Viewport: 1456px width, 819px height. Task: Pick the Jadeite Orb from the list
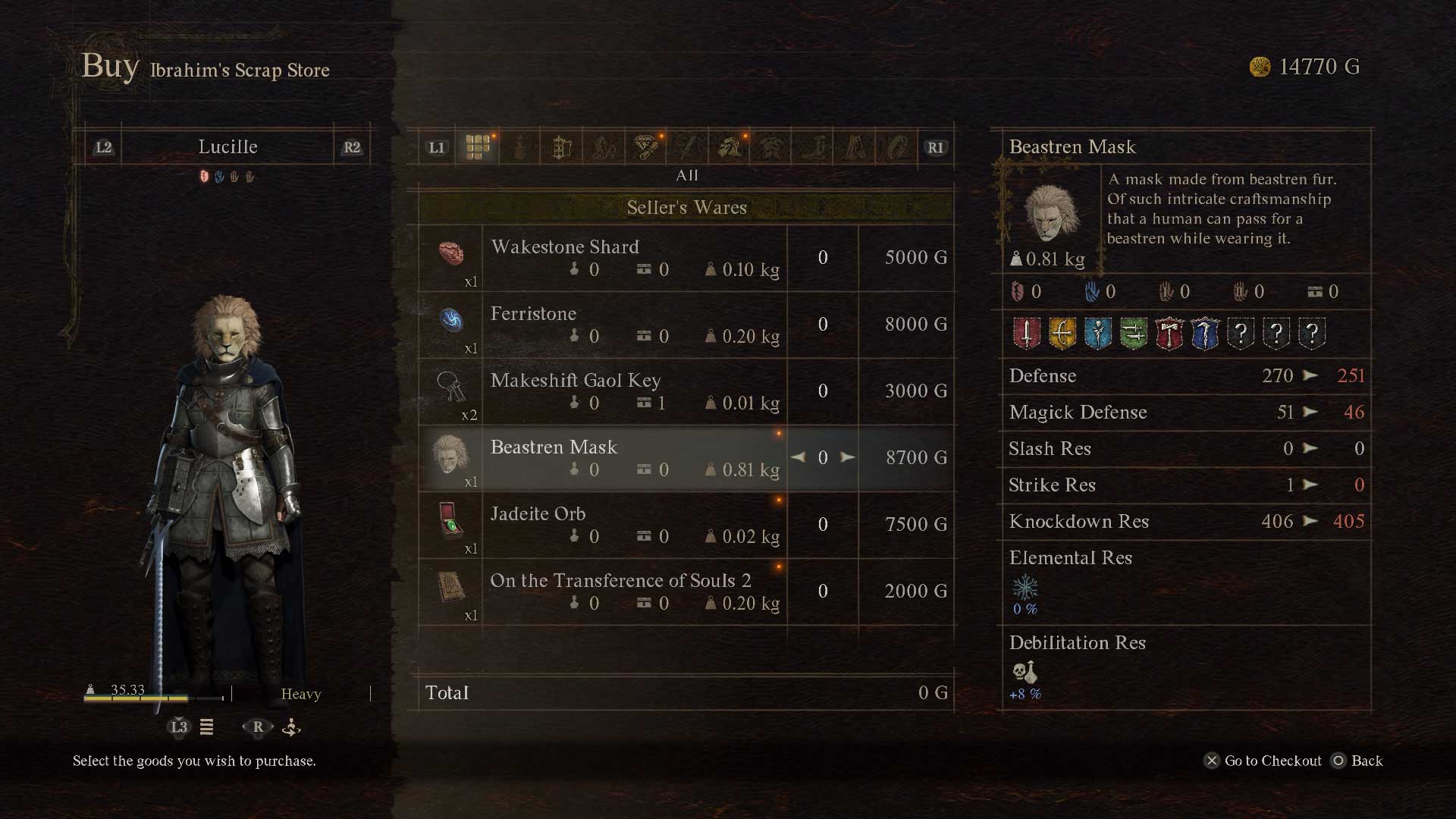coord(637,525)
